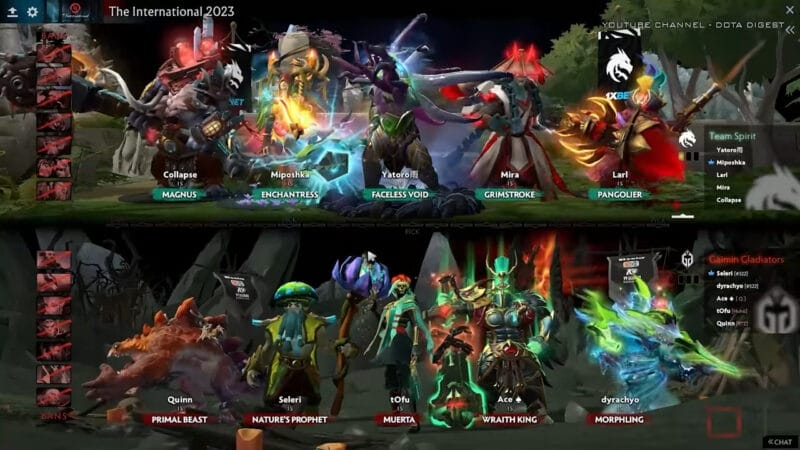Select Yatoro in the Team Spirit roster
Viewport: 800px width, 450px height.
(x=730, y=149)
